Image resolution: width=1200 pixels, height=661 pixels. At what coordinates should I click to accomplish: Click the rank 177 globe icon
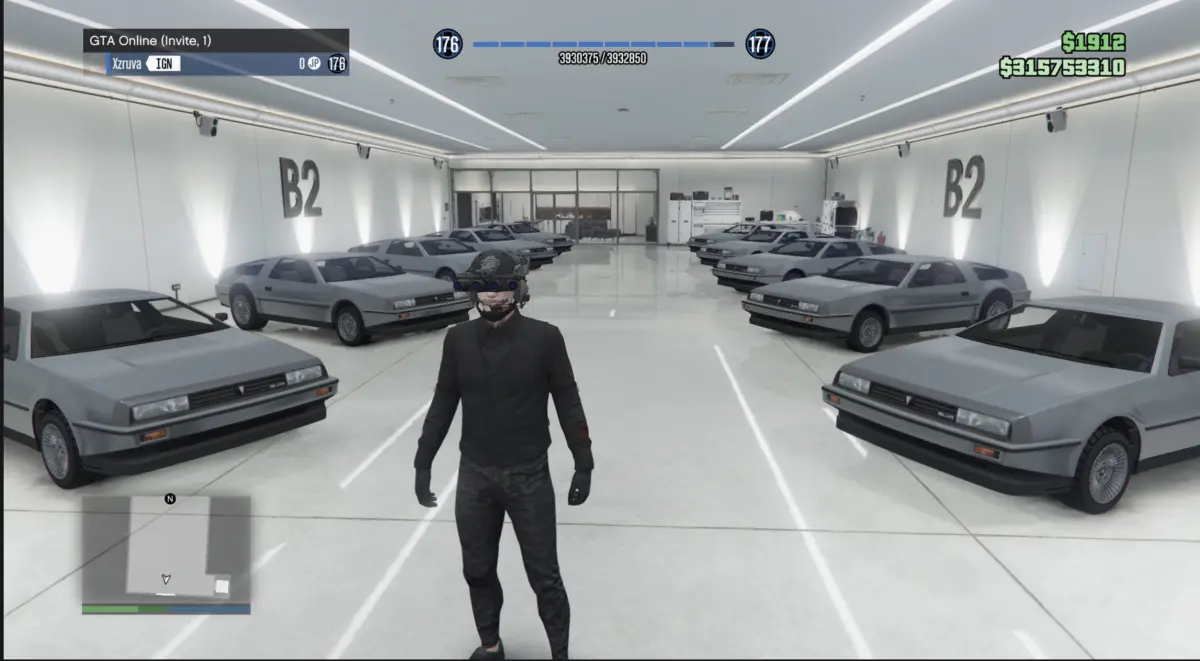760,44
